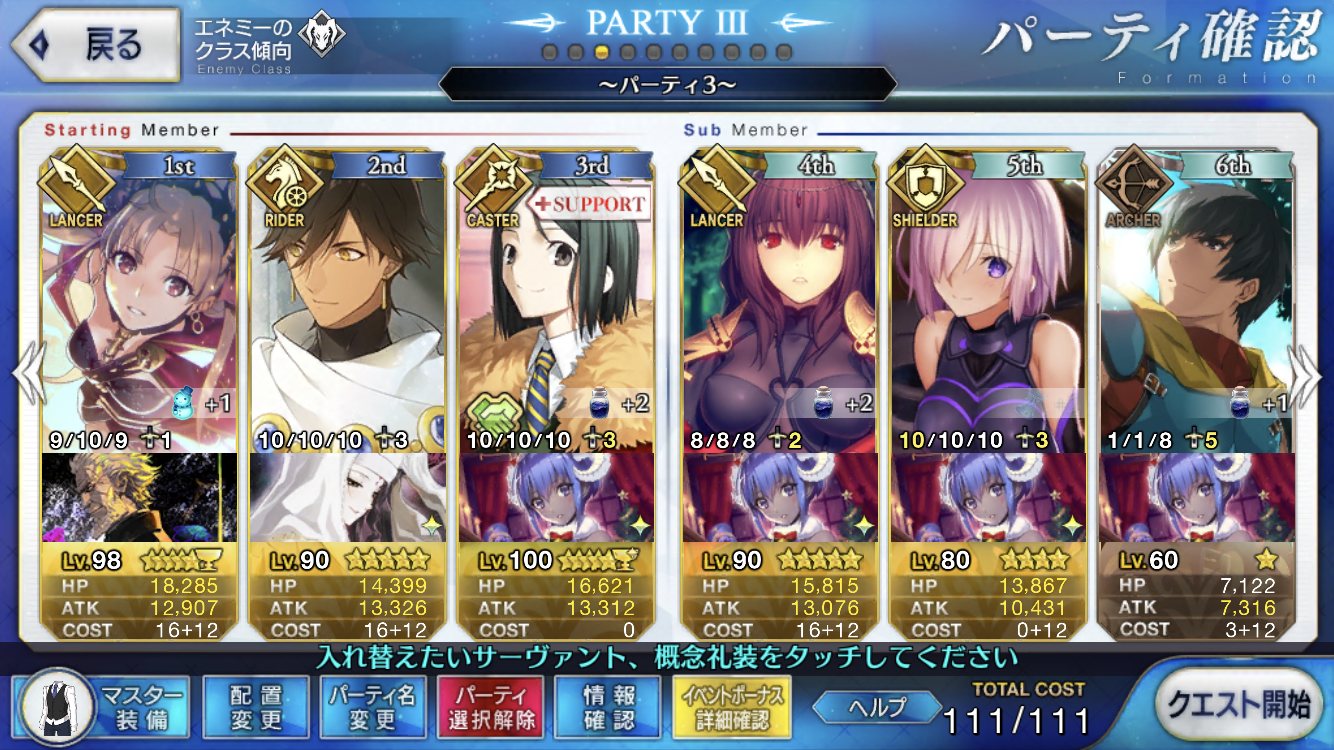Viewport: 1334px width, 750px height.
Task: Open 情報確認 info check
Action: [607, 707]
